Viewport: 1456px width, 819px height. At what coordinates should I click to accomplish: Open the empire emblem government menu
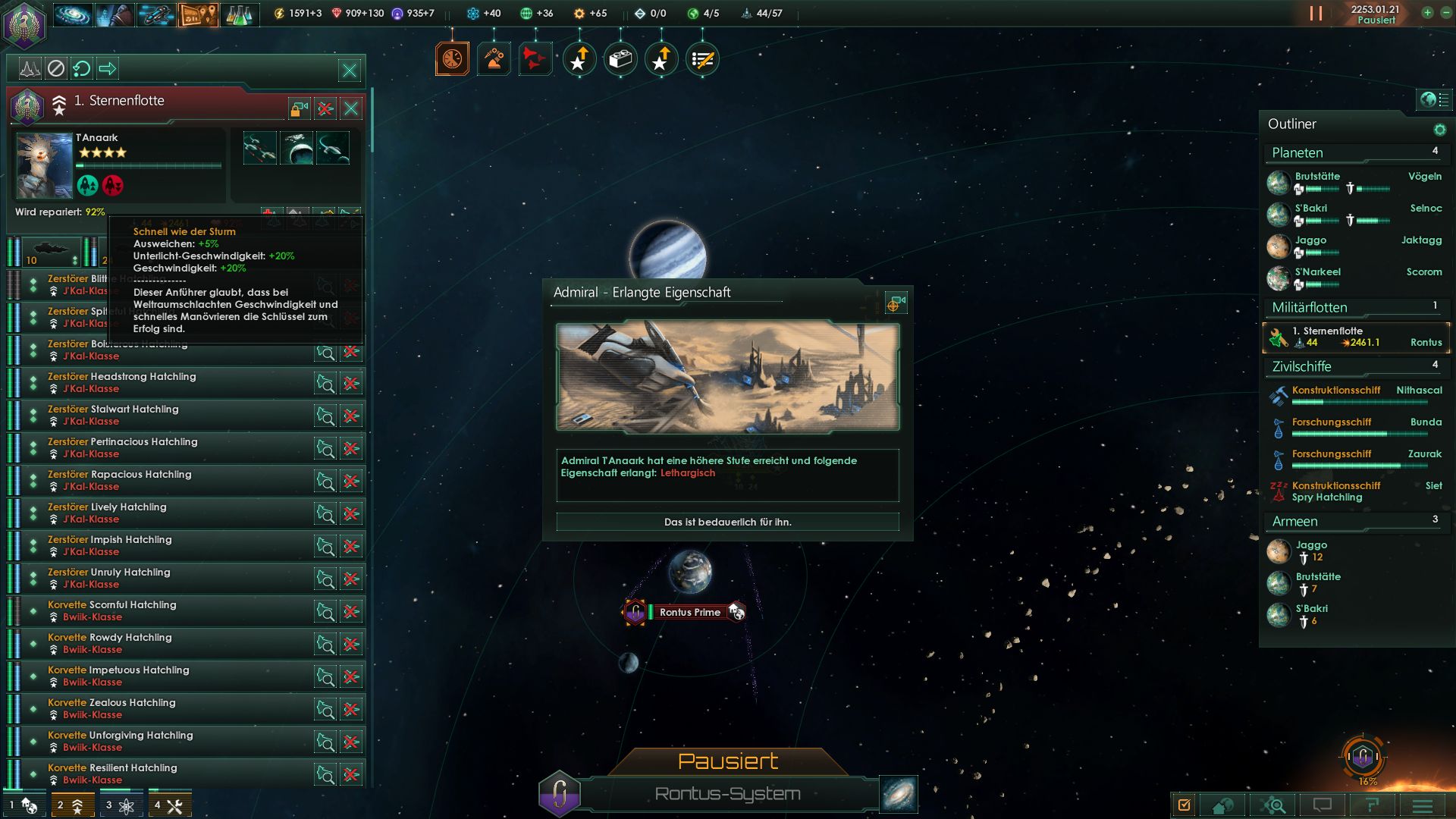click(x=25, y=24)
